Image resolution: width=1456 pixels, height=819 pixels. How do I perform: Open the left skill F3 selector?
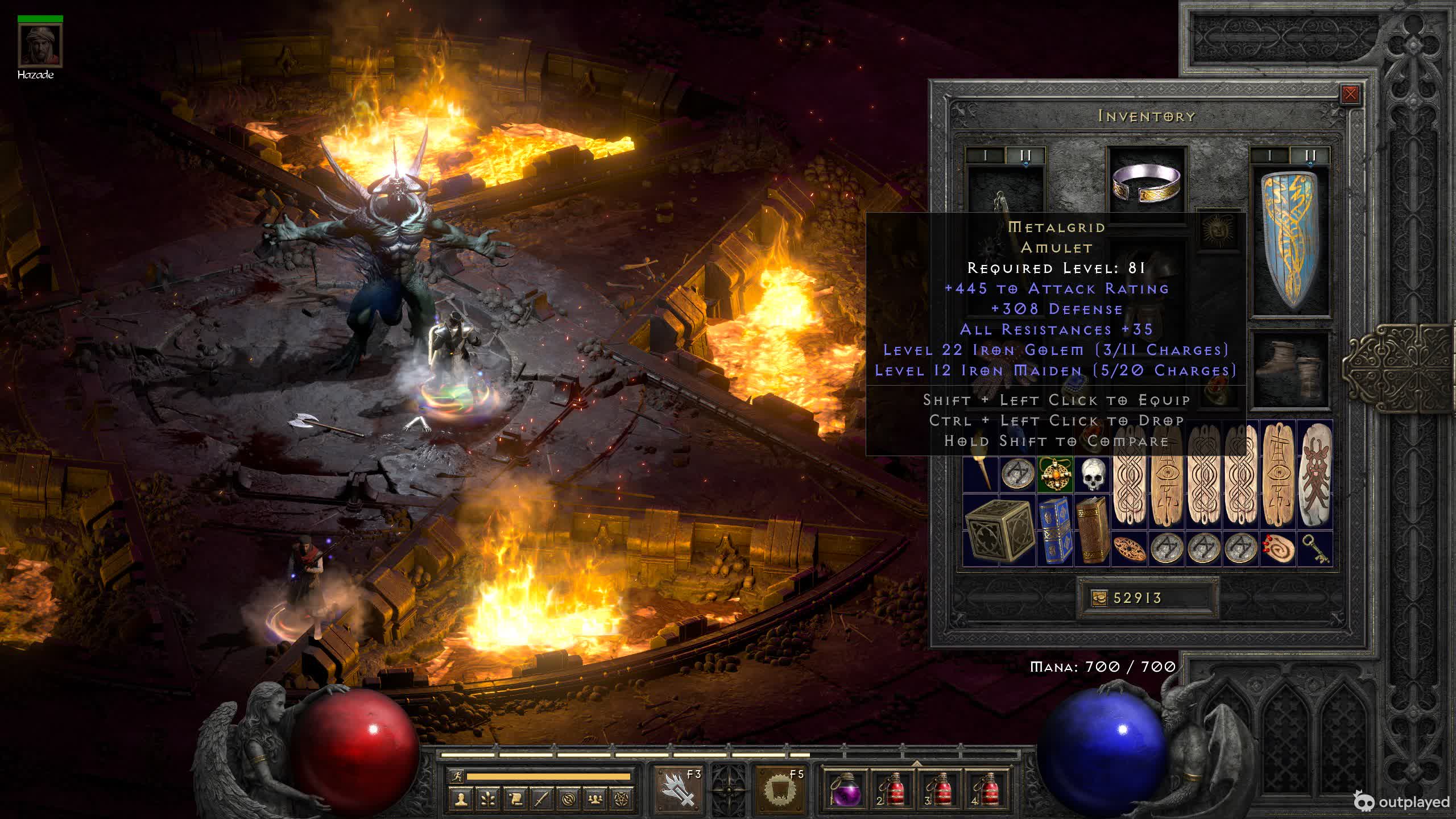coord(678,788)
